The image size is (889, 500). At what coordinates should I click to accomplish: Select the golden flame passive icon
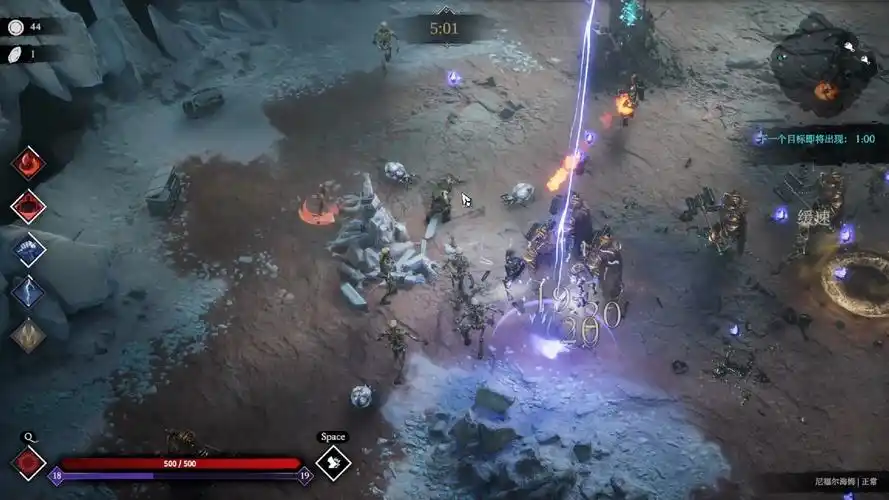(x=28, y=335)
